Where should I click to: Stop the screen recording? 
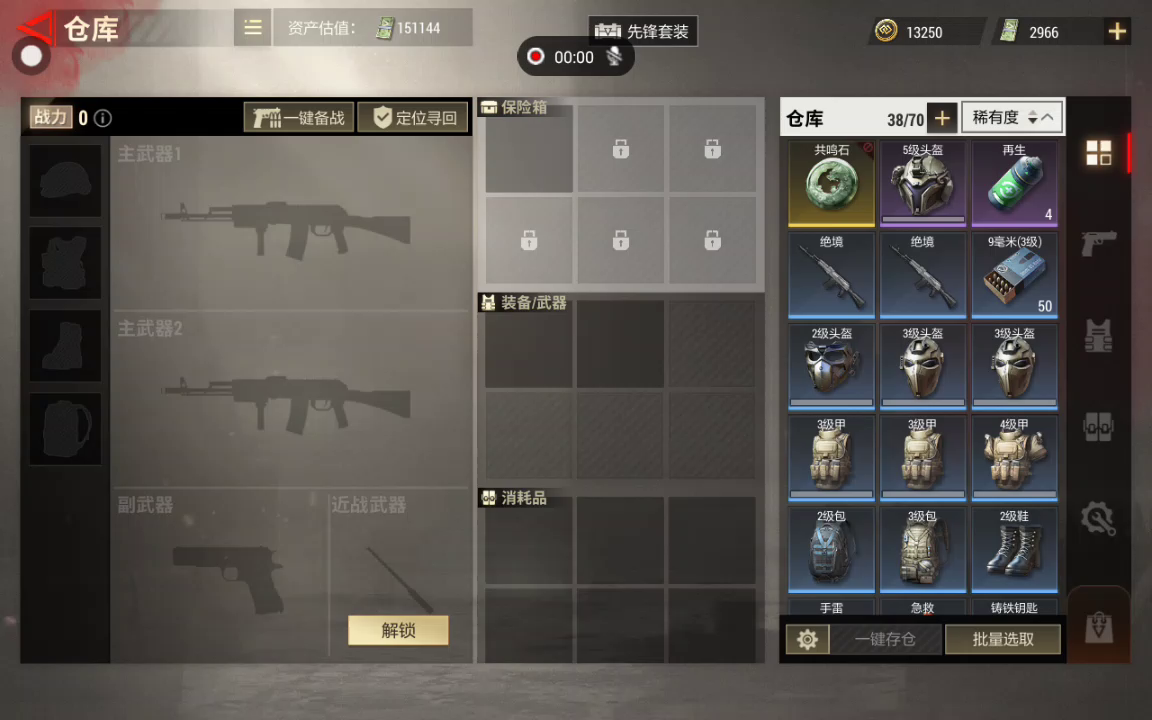tap(536, 57)
